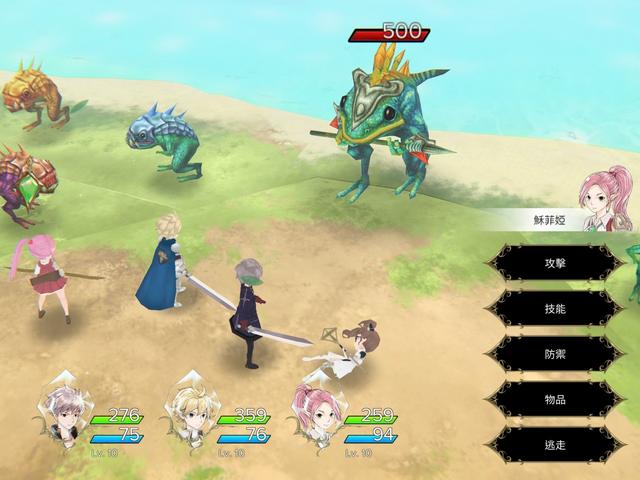Choose the 攻擊 attack command
Screen dimensions: 640x480
tap(555, 263)
